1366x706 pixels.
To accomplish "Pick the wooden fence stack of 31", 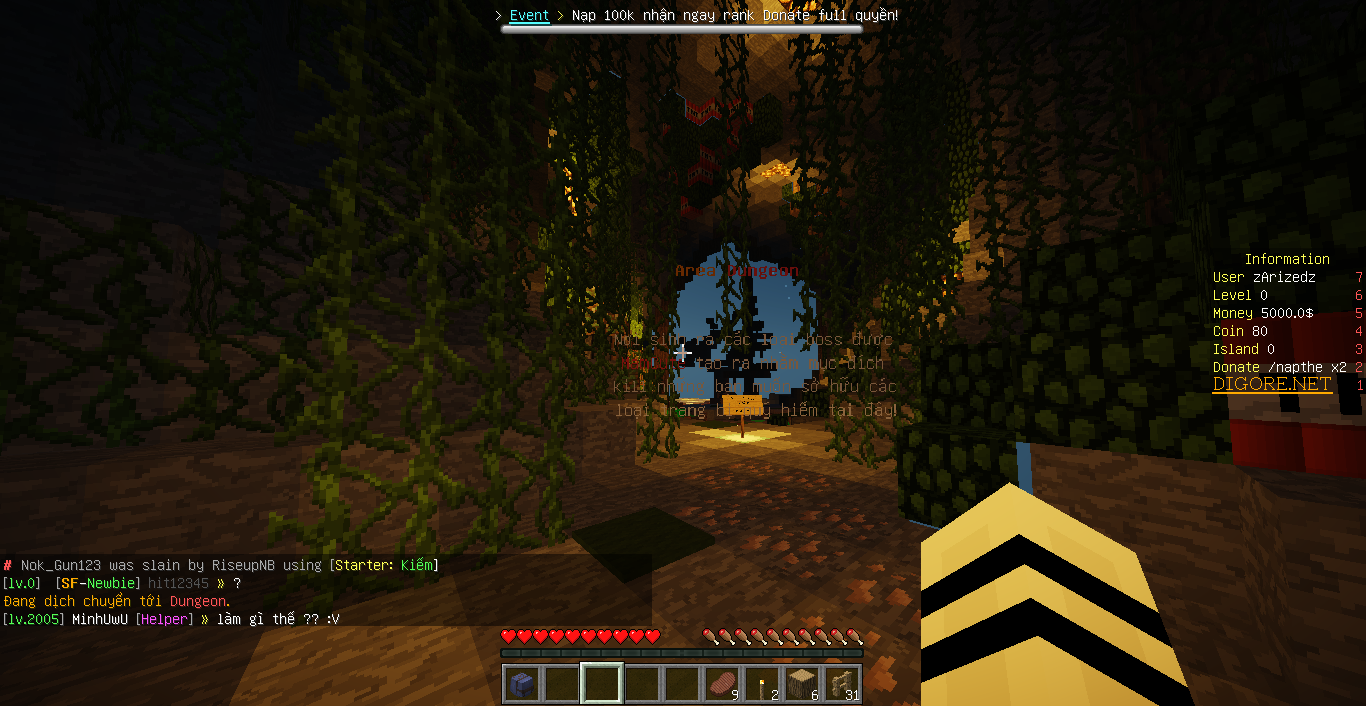I will [842, 684].
